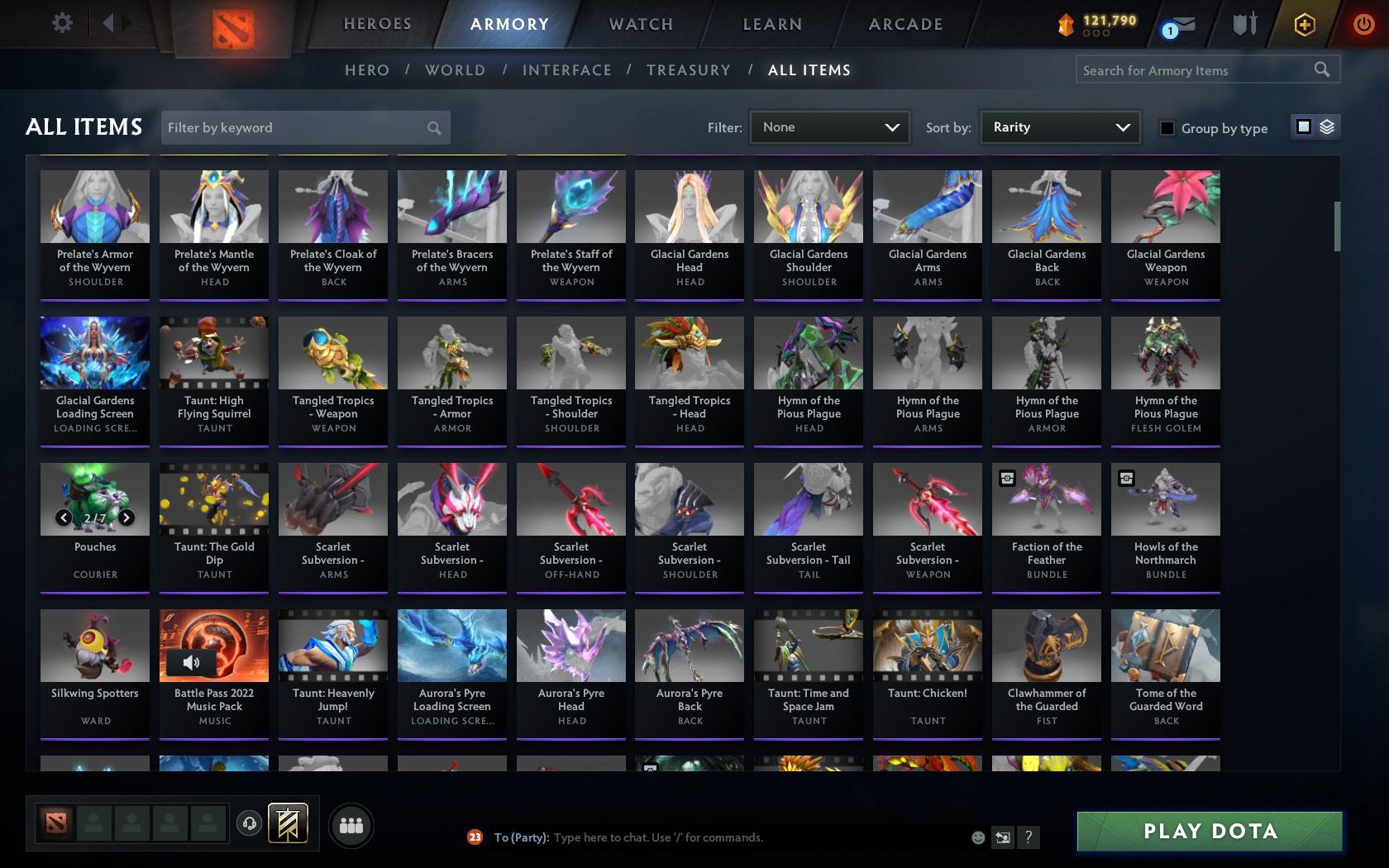
Task: Open voice chat headset icon in party panel
Action: (250, 823)
